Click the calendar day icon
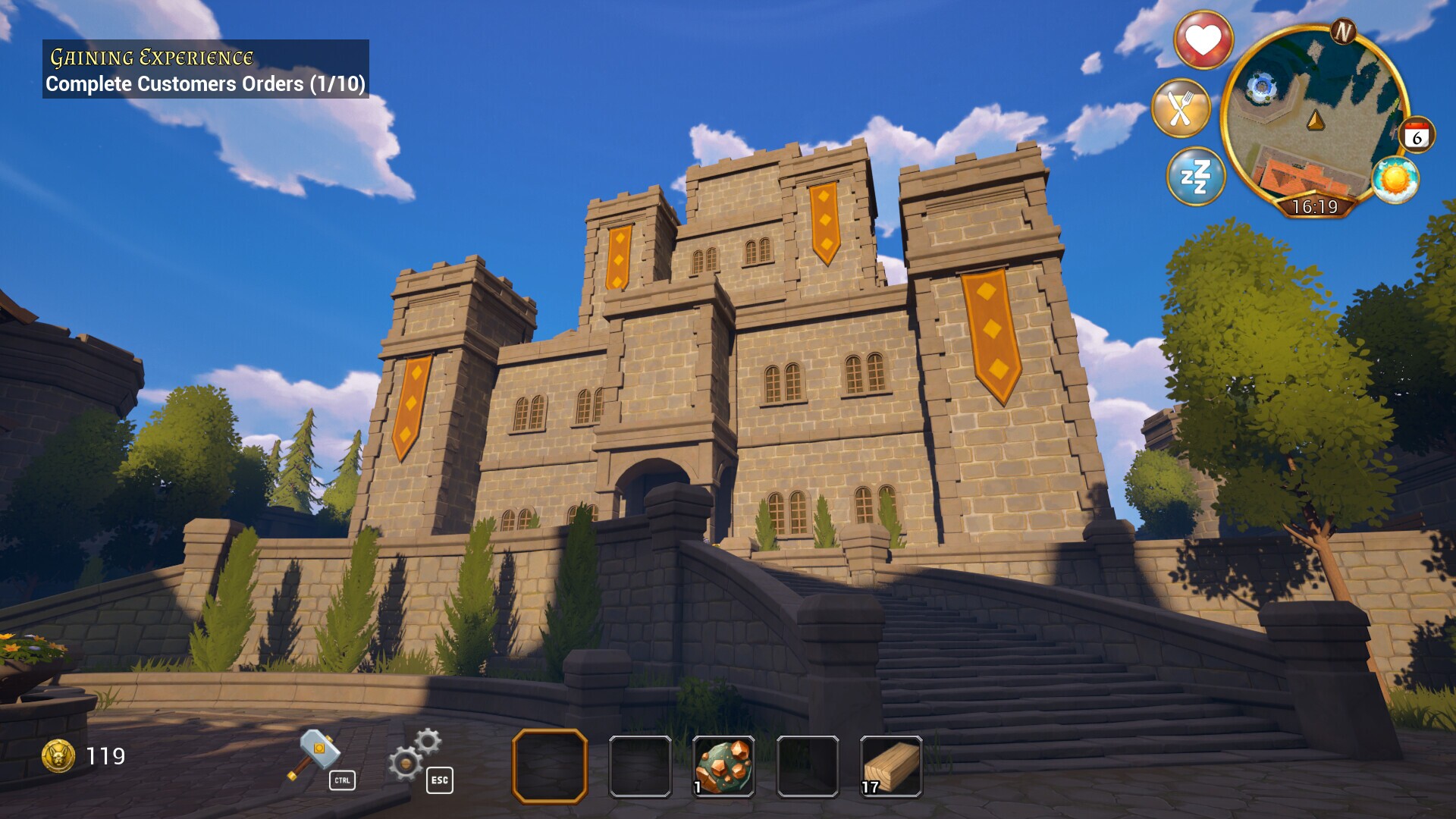The width and height of the screenshot is (1456, 819). pos(1417,136)
